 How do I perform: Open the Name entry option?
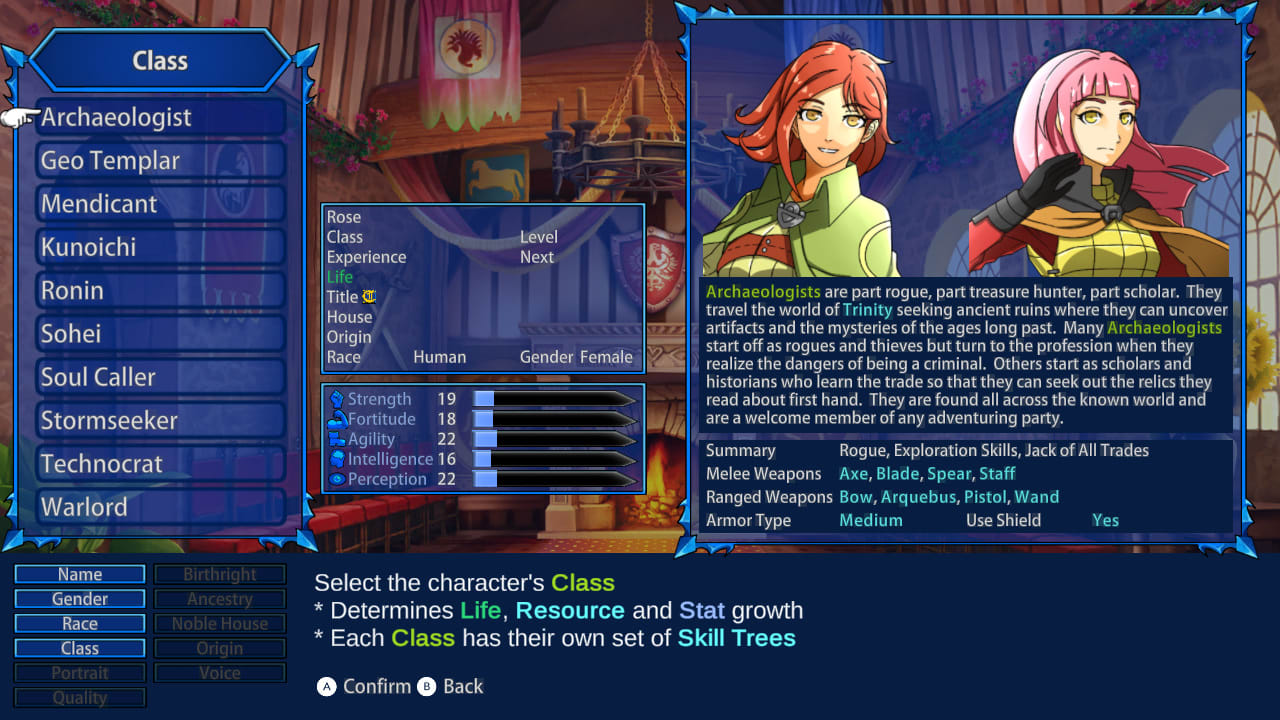coord(79,574)
